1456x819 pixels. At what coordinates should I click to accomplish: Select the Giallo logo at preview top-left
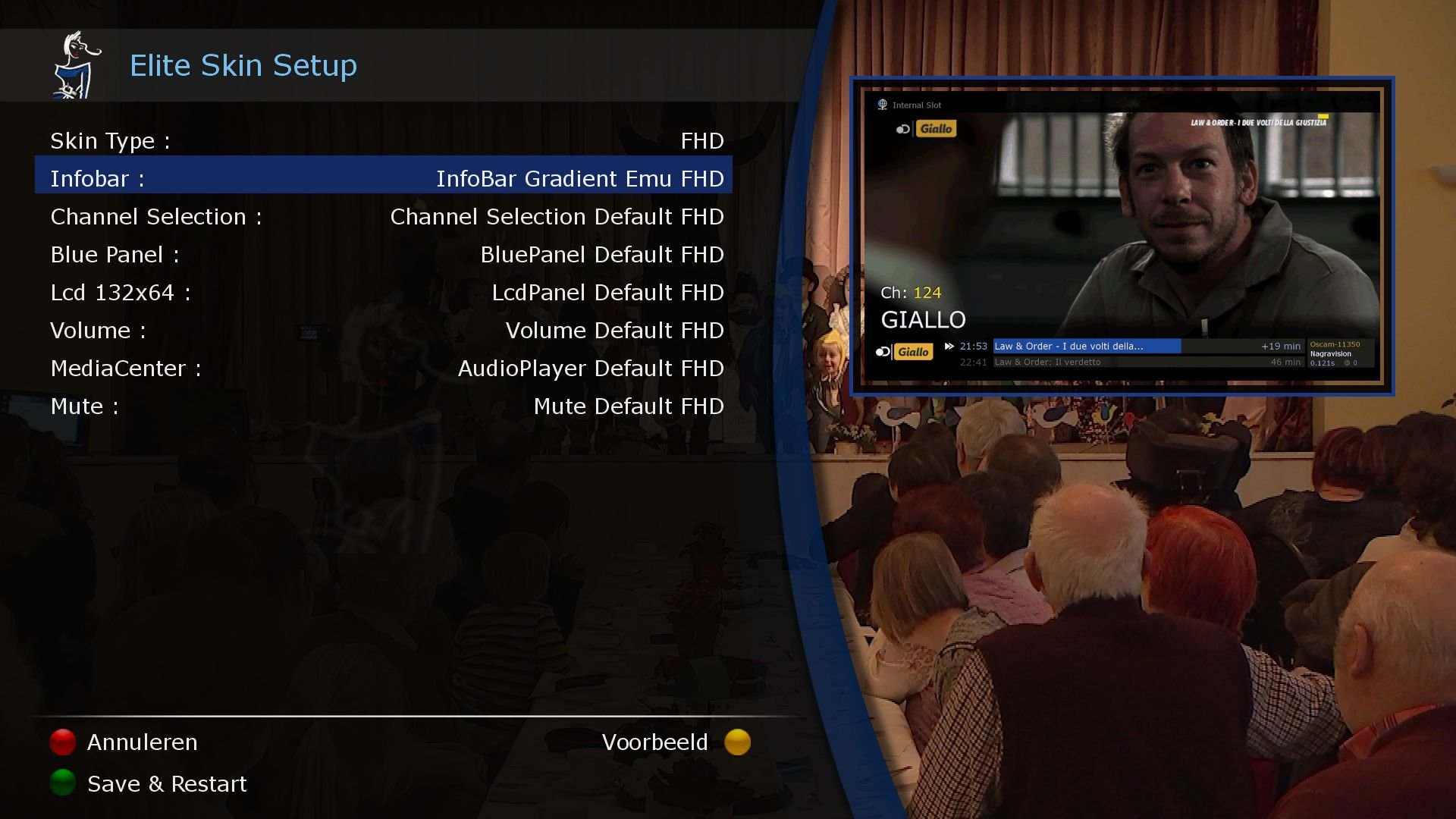[937, 128]
